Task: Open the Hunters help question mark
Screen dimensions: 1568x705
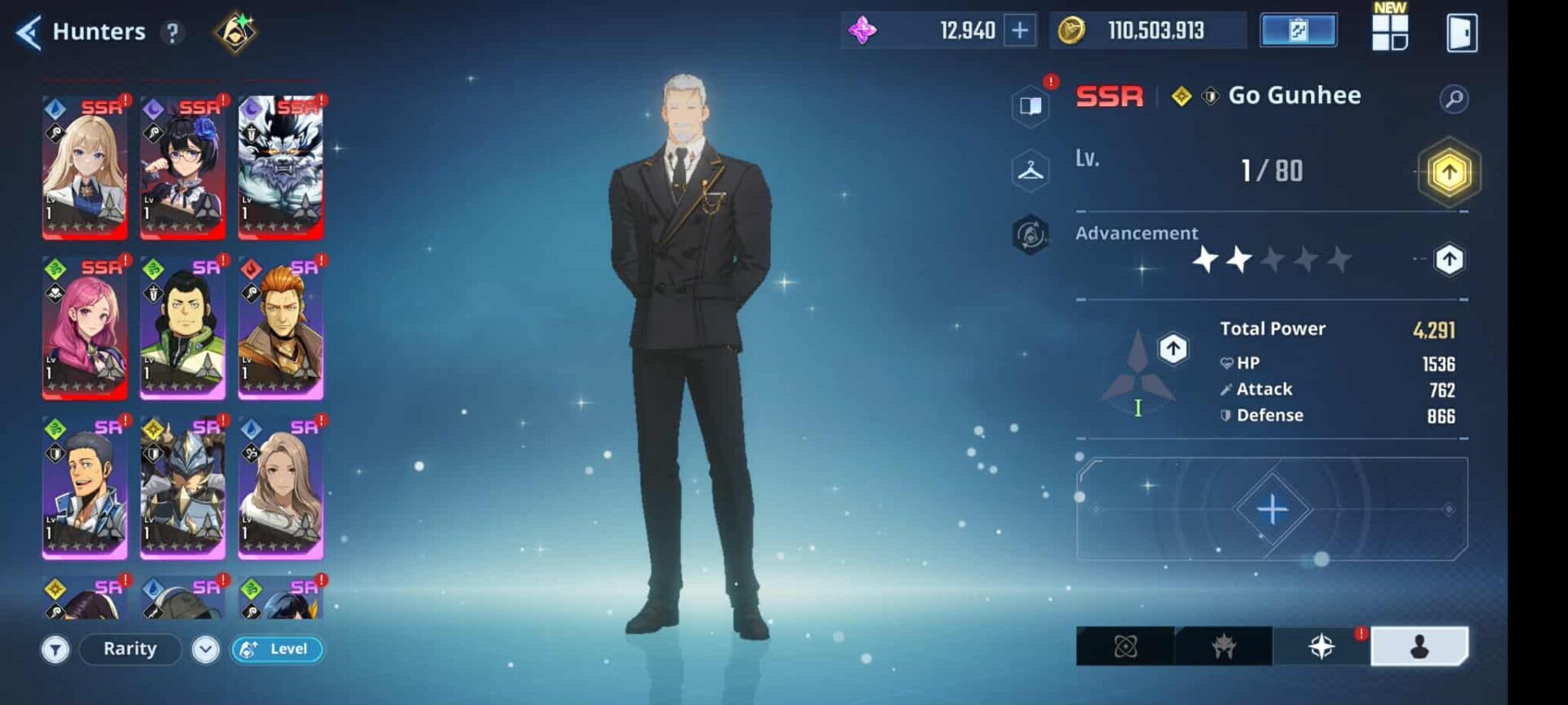Action: (x=172, y=33)
